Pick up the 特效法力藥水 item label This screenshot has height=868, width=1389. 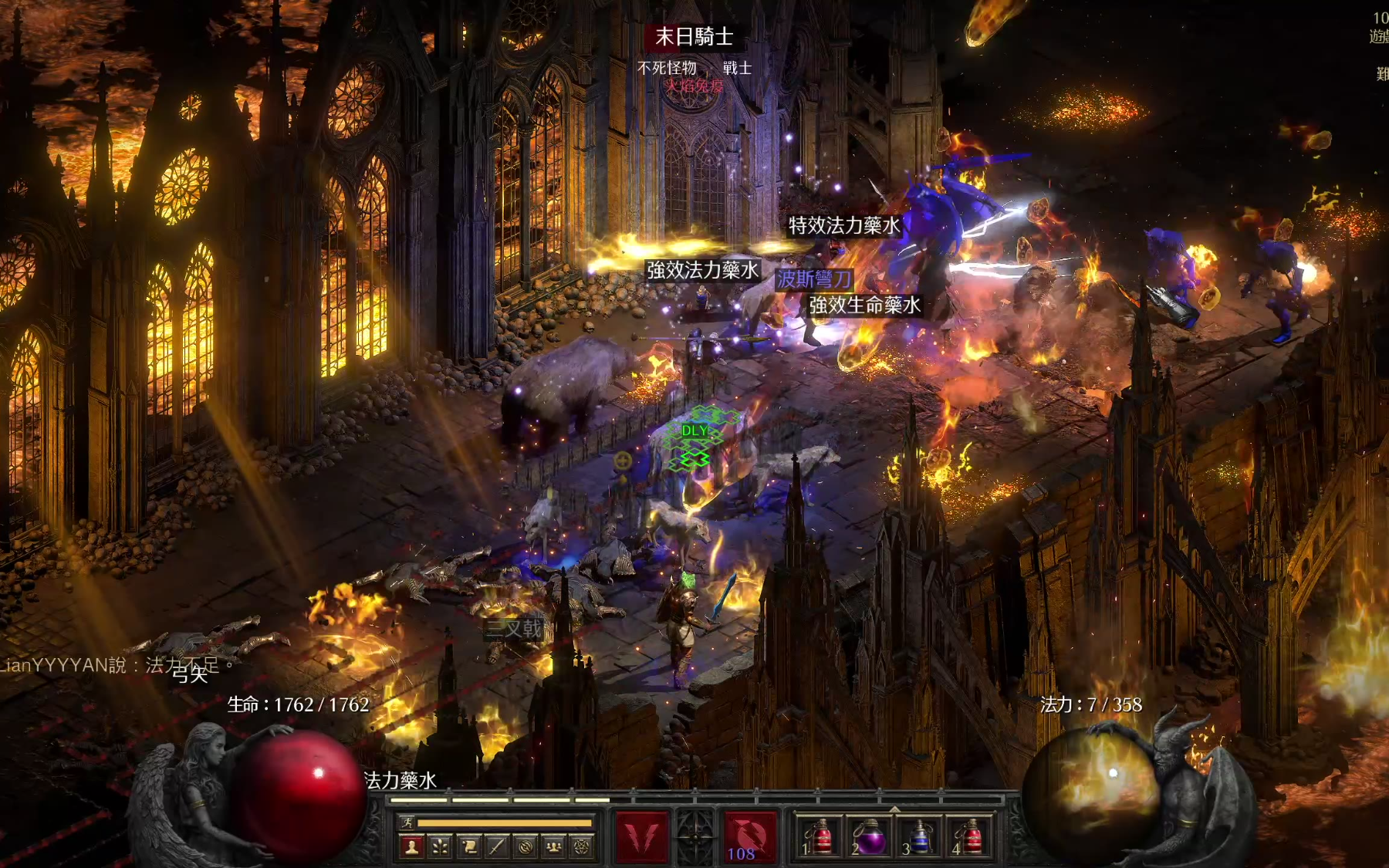point(843,225)
